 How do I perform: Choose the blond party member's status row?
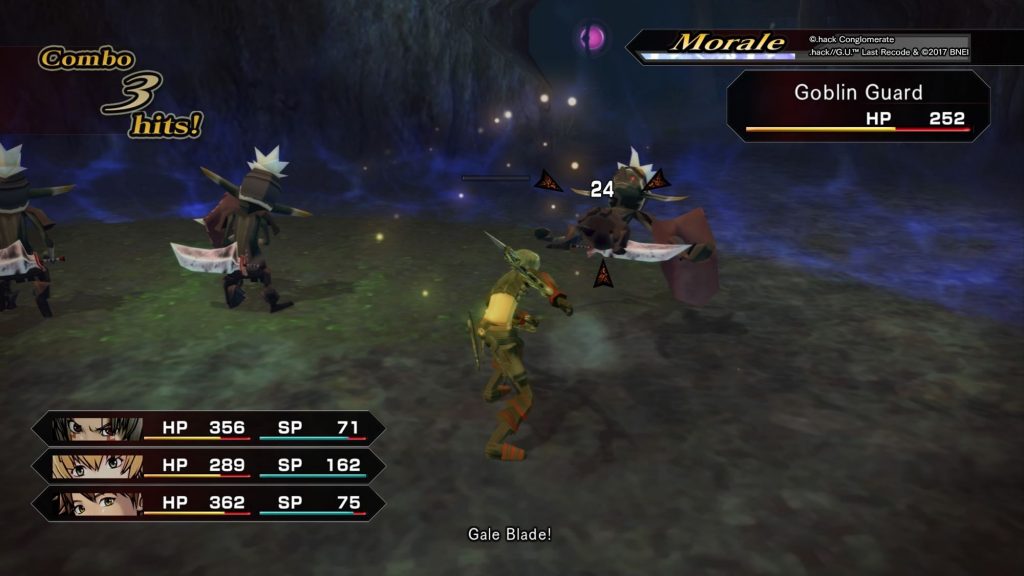[x=208, y=466]
